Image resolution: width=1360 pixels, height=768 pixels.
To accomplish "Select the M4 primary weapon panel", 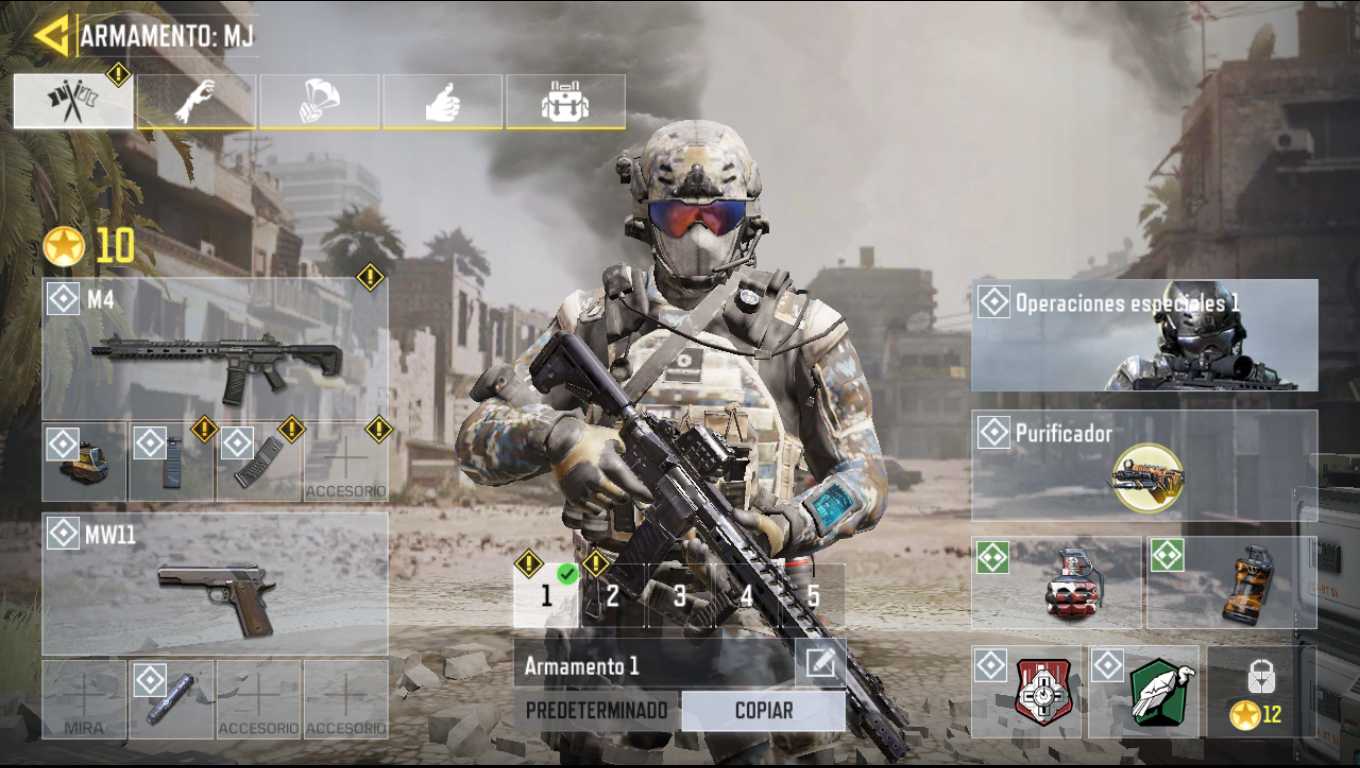I will click(215, 349).
